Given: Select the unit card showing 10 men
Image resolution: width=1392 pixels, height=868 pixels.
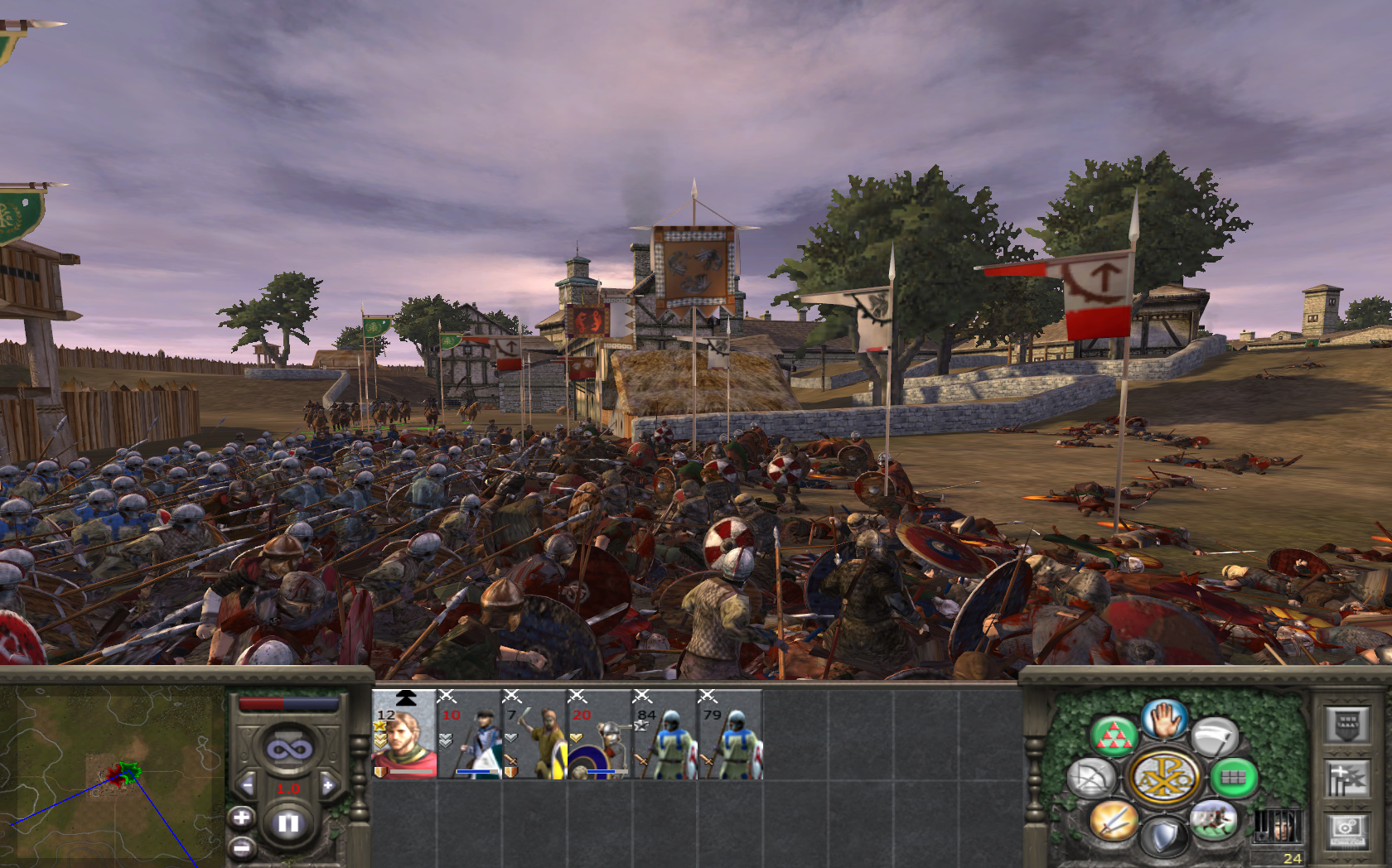Looking at the screenshot, I should pos(469,735).
